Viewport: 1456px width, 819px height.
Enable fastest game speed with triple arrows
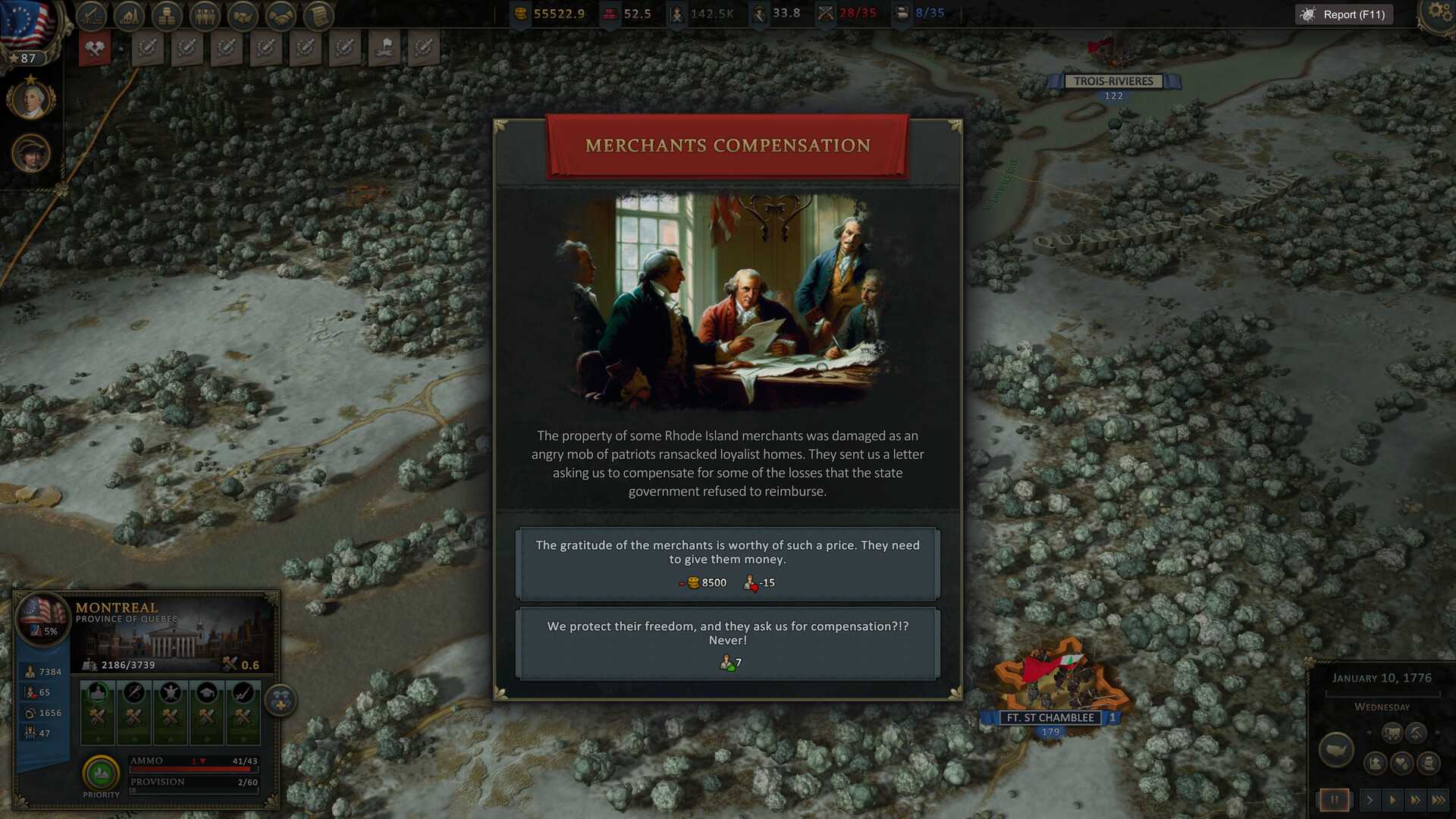click(x=1438, y=800)
